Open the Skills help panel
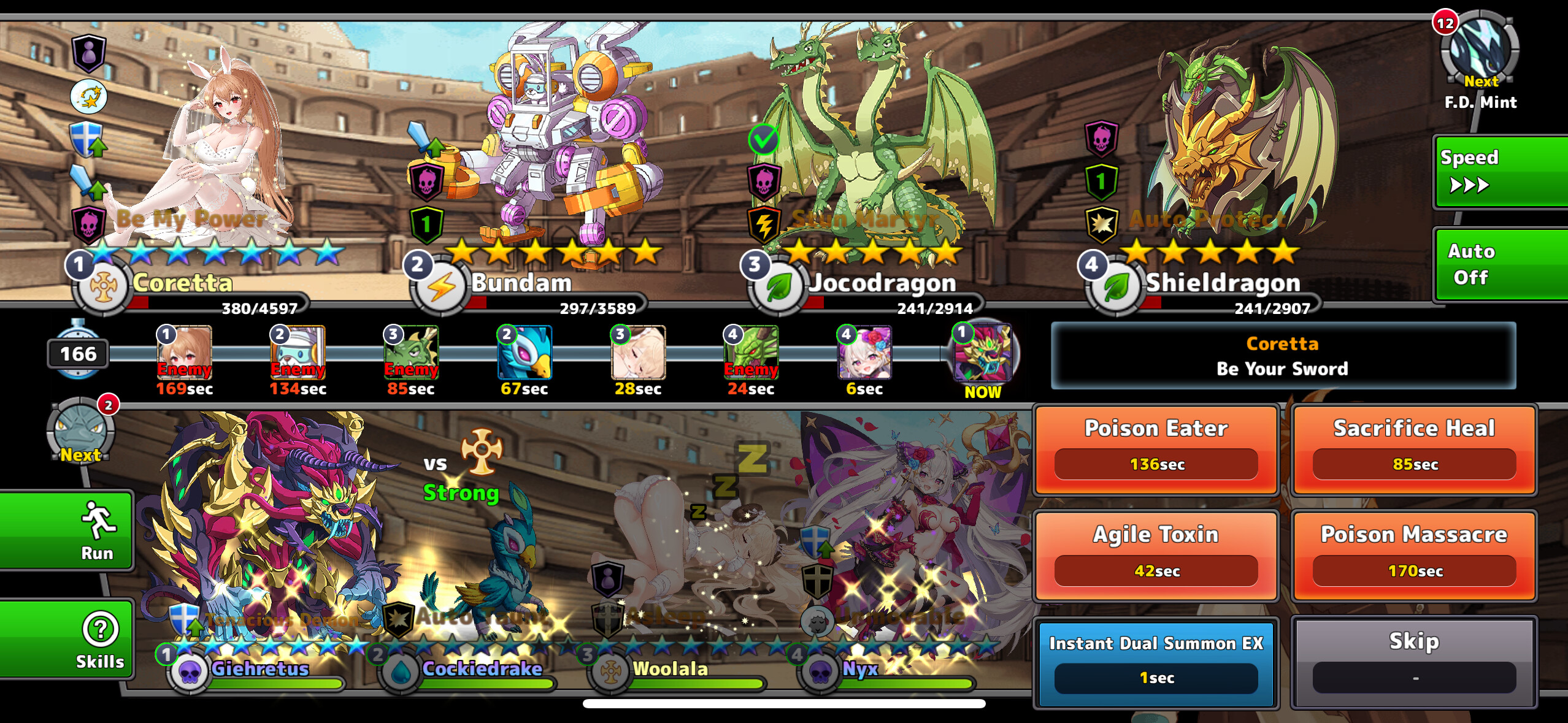Screen dimensions: 1568x723 [67, 639]
